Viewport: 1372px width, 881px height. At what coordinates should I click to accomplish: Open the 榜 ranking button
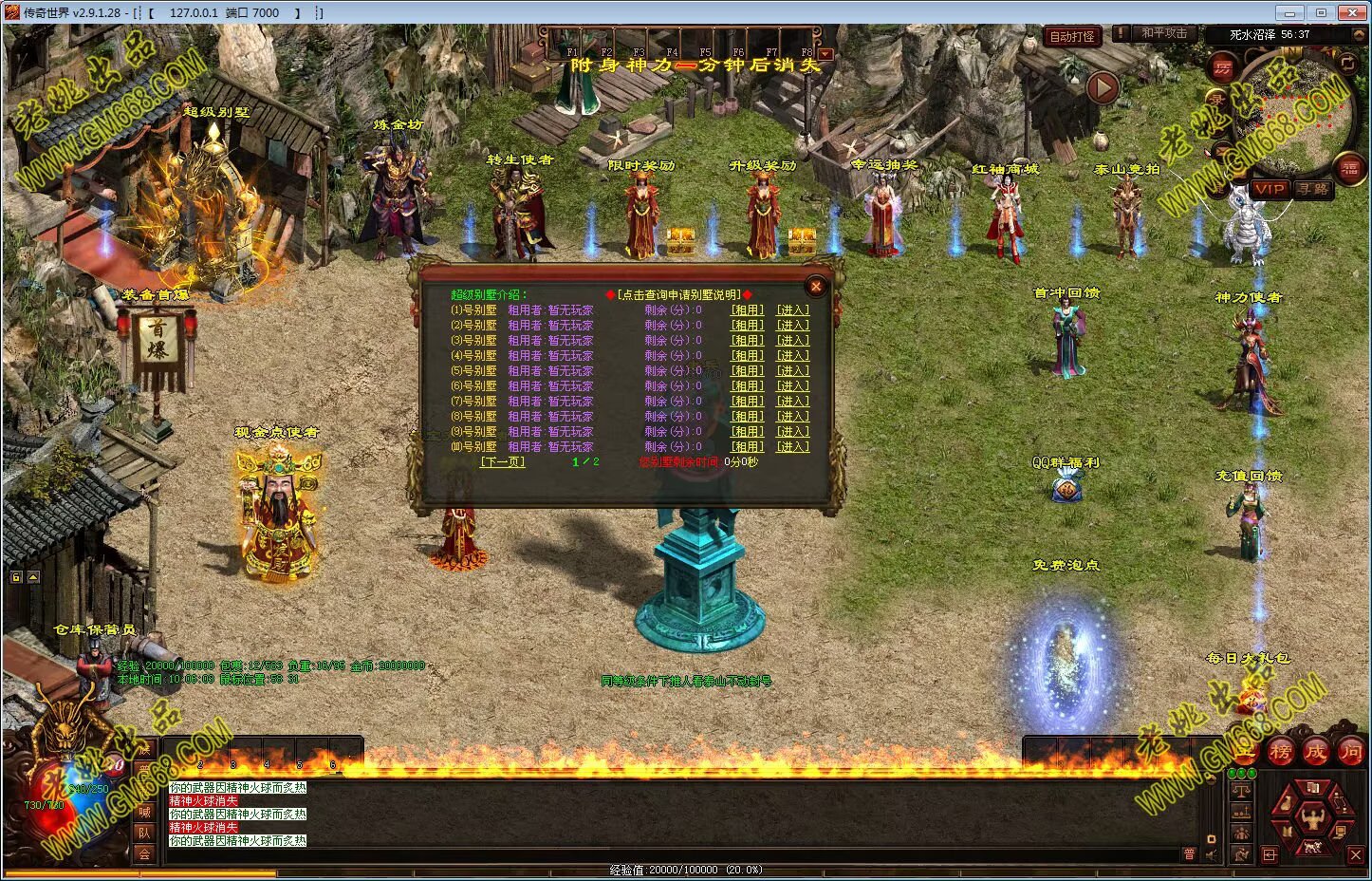(x=1281, y=751)
